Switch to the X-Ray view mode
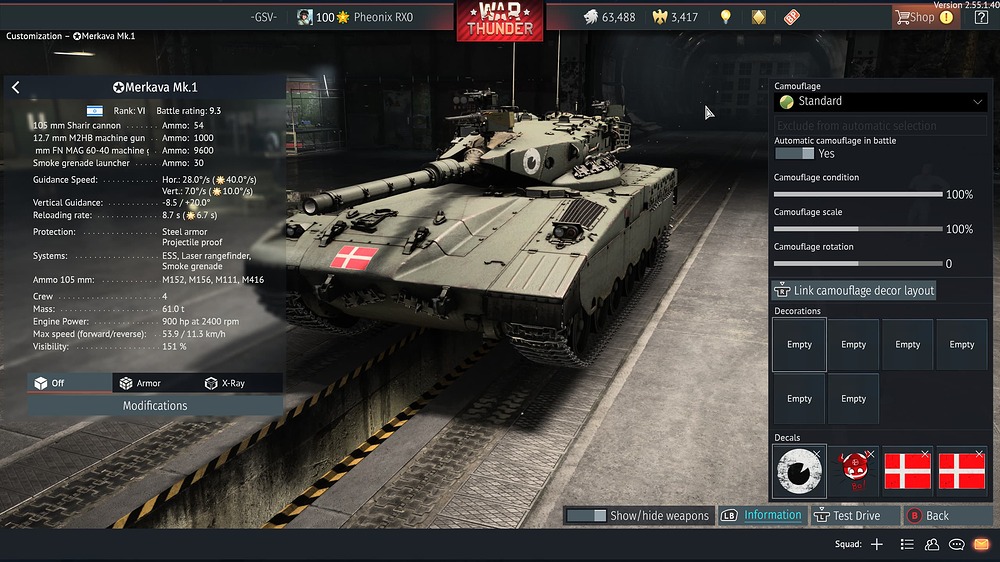Viewport: 1000px width, 562px height. tap(224, 383)
